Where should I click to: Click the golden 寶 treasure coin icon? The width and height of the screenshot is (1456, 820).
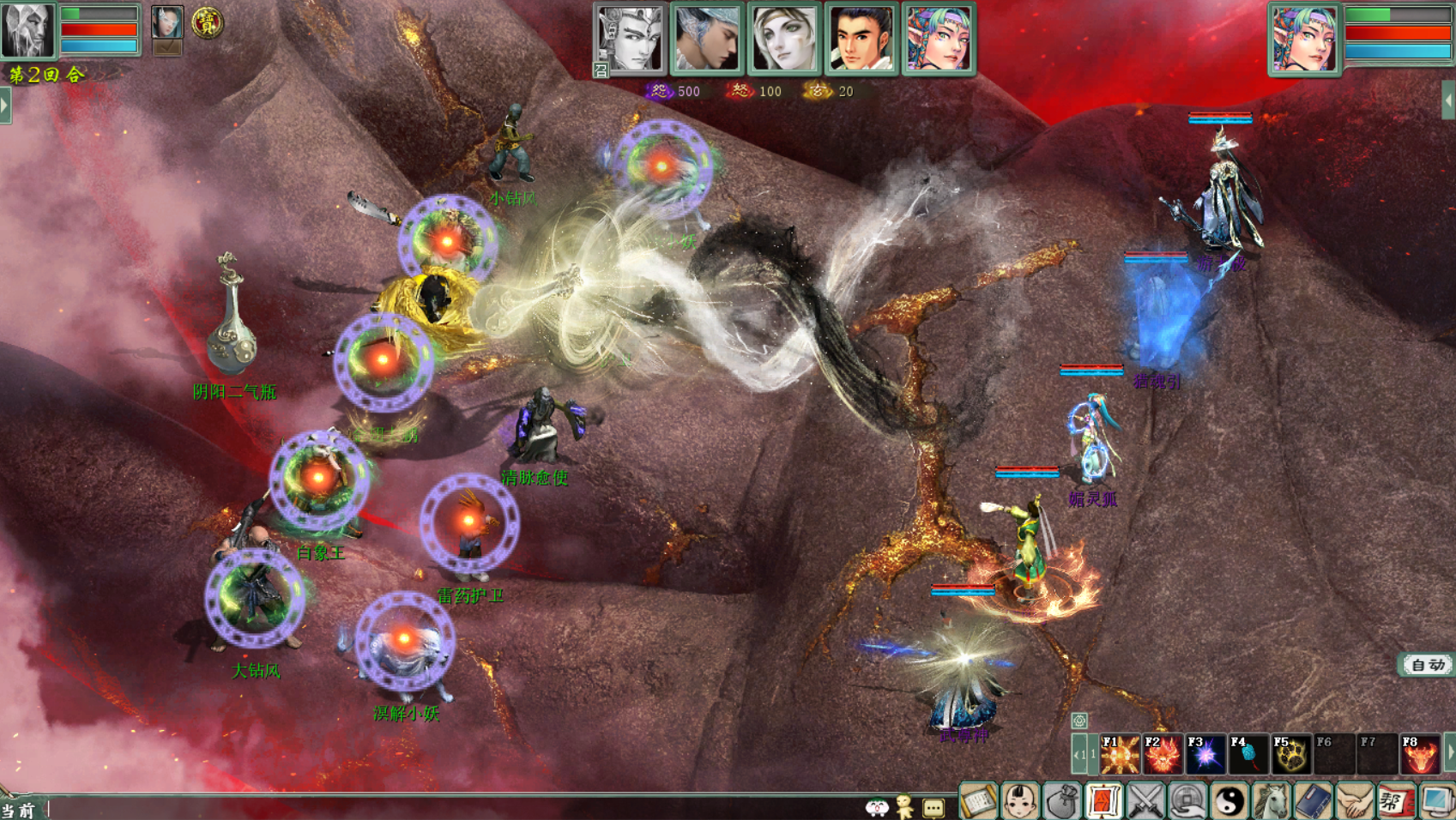(x=207, y=22)
